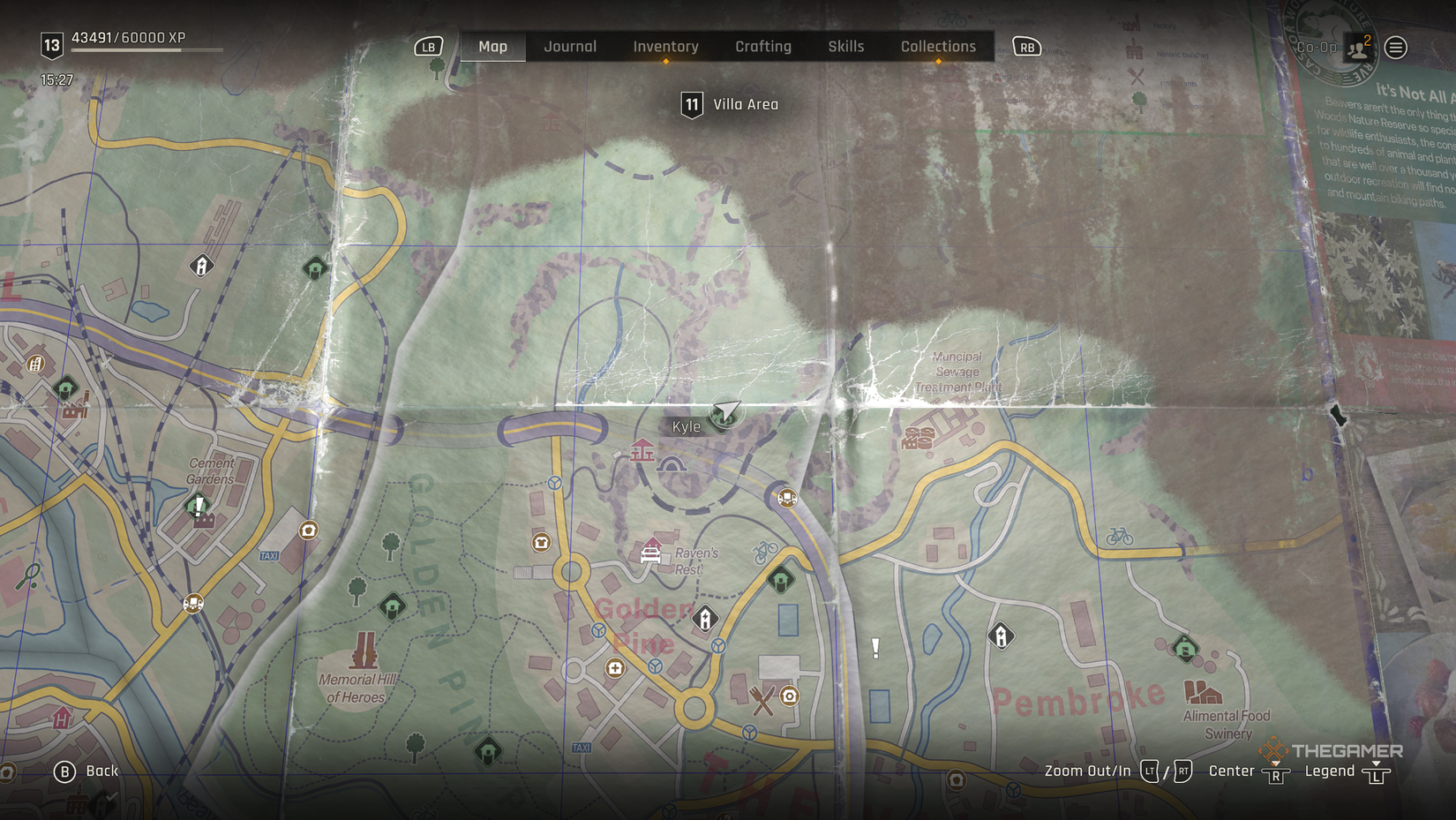
Task: Select the Memorial Hill of Heroes monument icon
Action: [364, 651]
